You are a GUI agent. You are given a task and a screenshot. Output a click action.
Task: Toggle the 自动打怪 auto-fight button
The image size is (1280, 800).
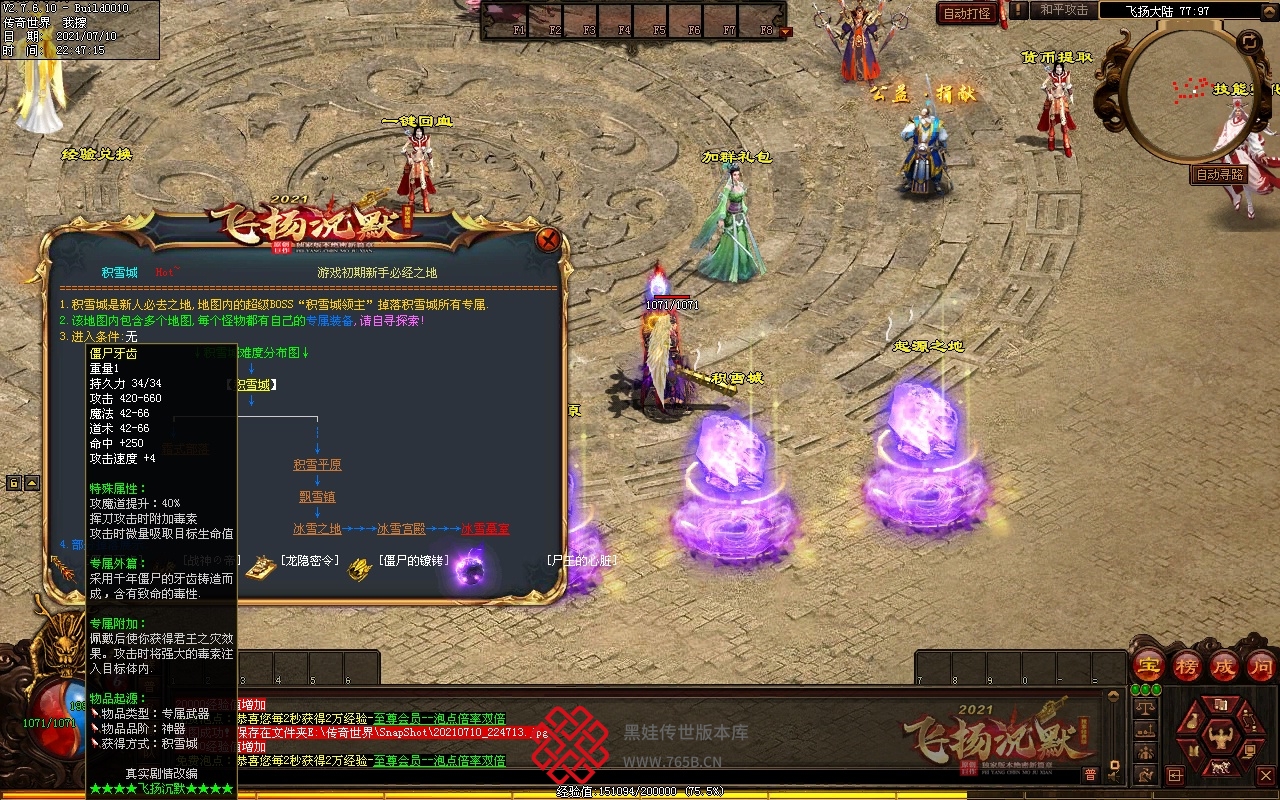tap(967, 13)
